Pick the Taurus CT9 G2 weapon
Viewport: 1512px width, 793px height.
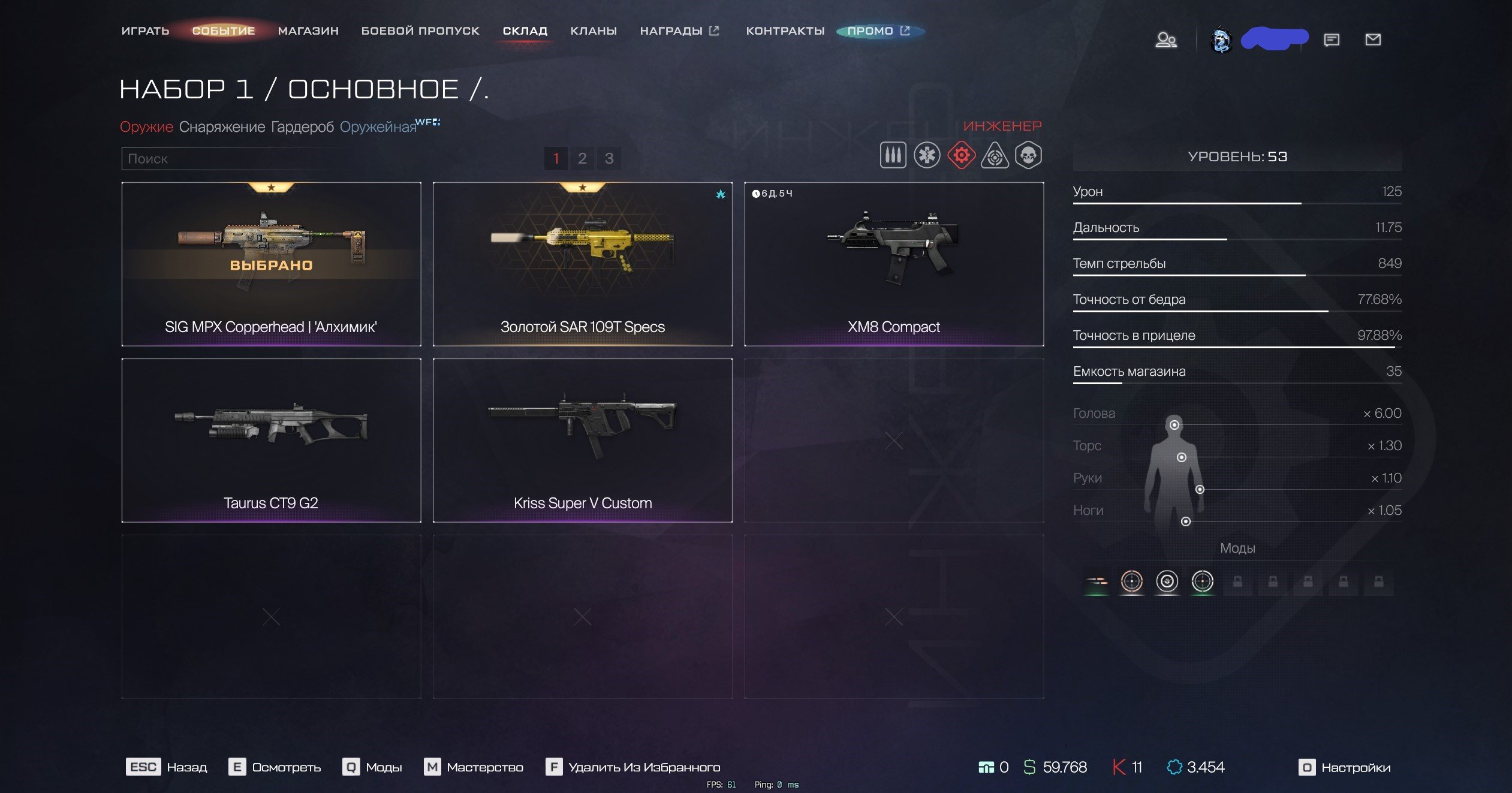click(x=271, y=440)
